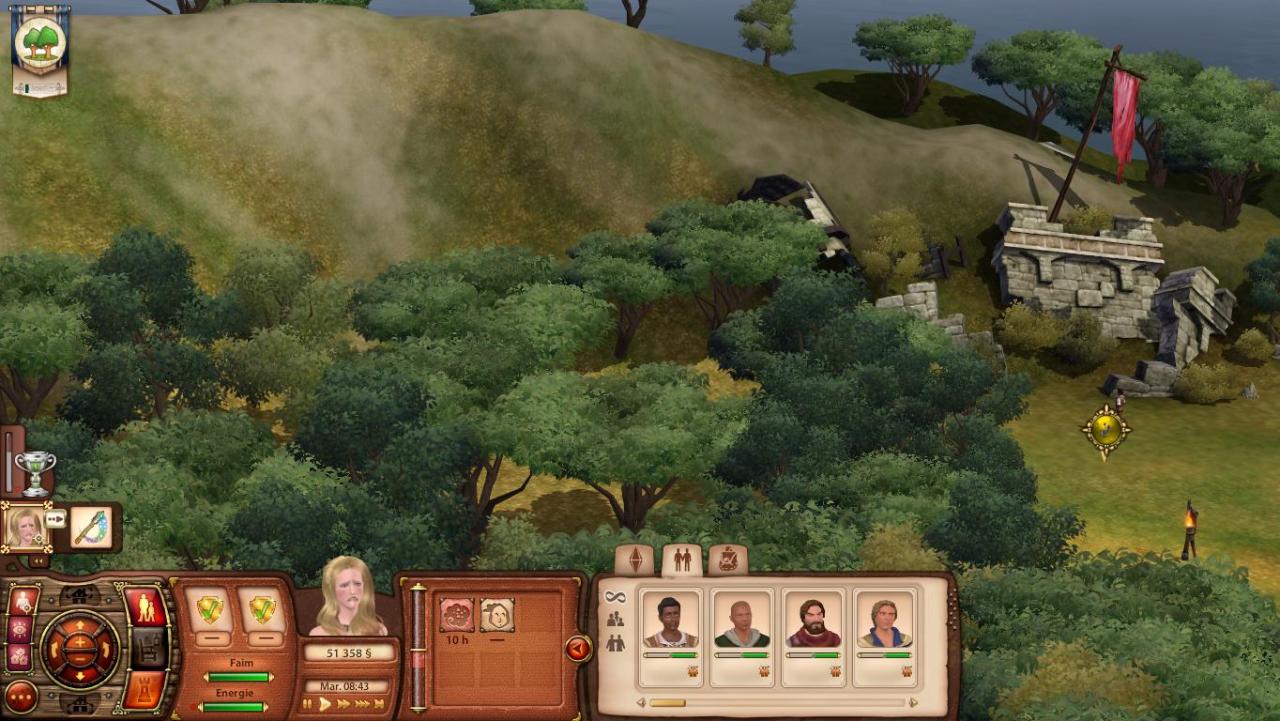Click the silver trophy achievements icon
Image resolution: width=1280 pixels, height=721 pixels.
click(x=36, y=472)
